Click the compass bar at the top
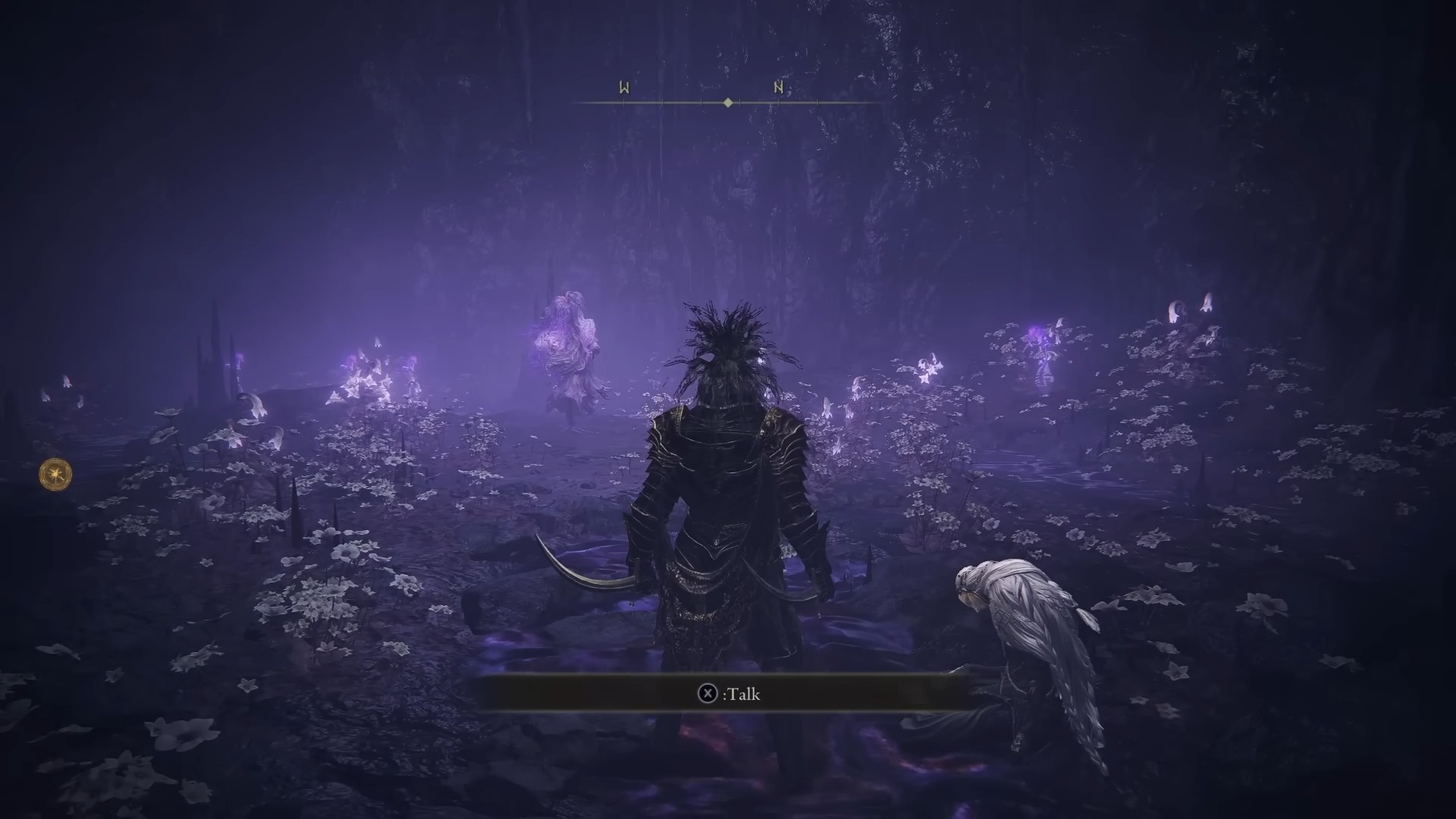 (x=728, y=101)
